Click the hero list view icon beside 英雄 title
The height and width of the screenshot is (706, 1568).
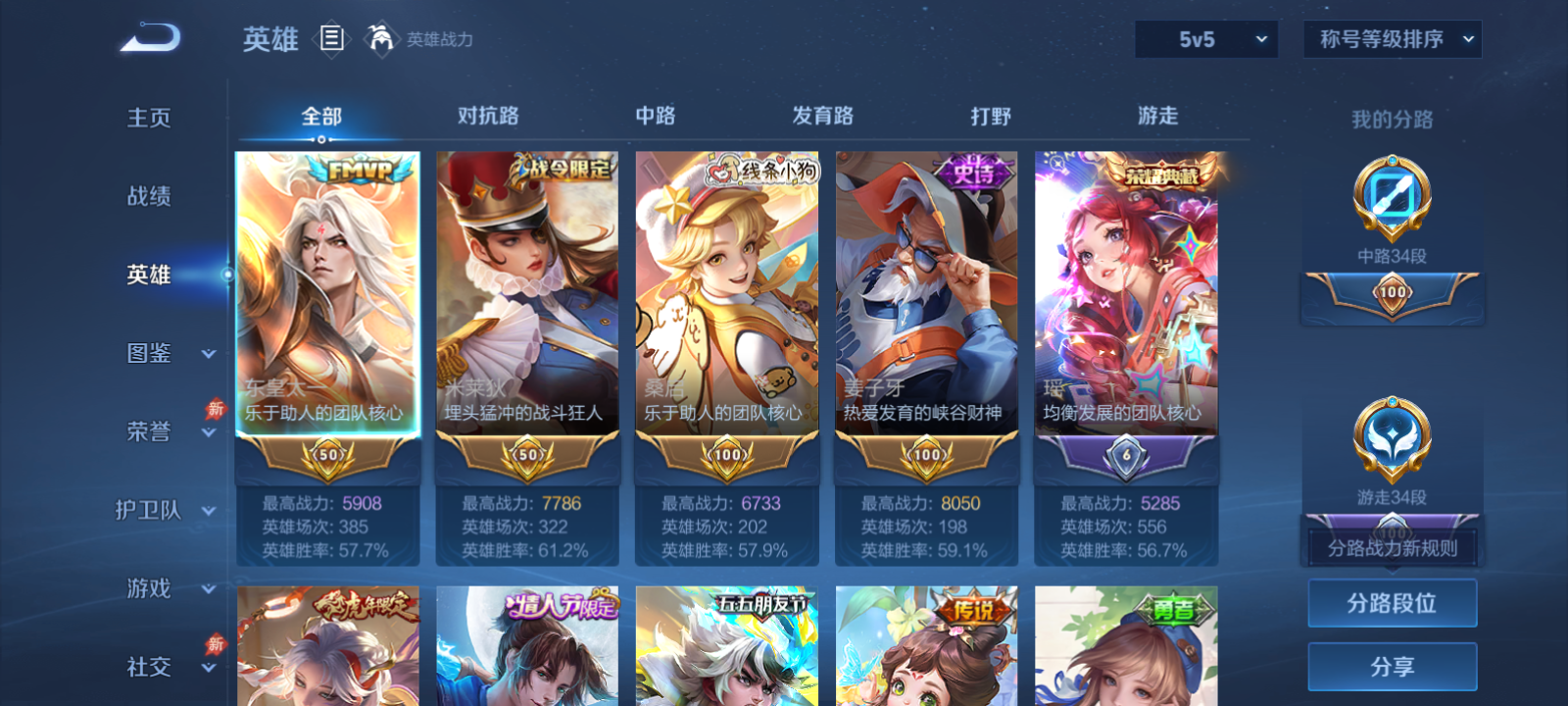333,39
